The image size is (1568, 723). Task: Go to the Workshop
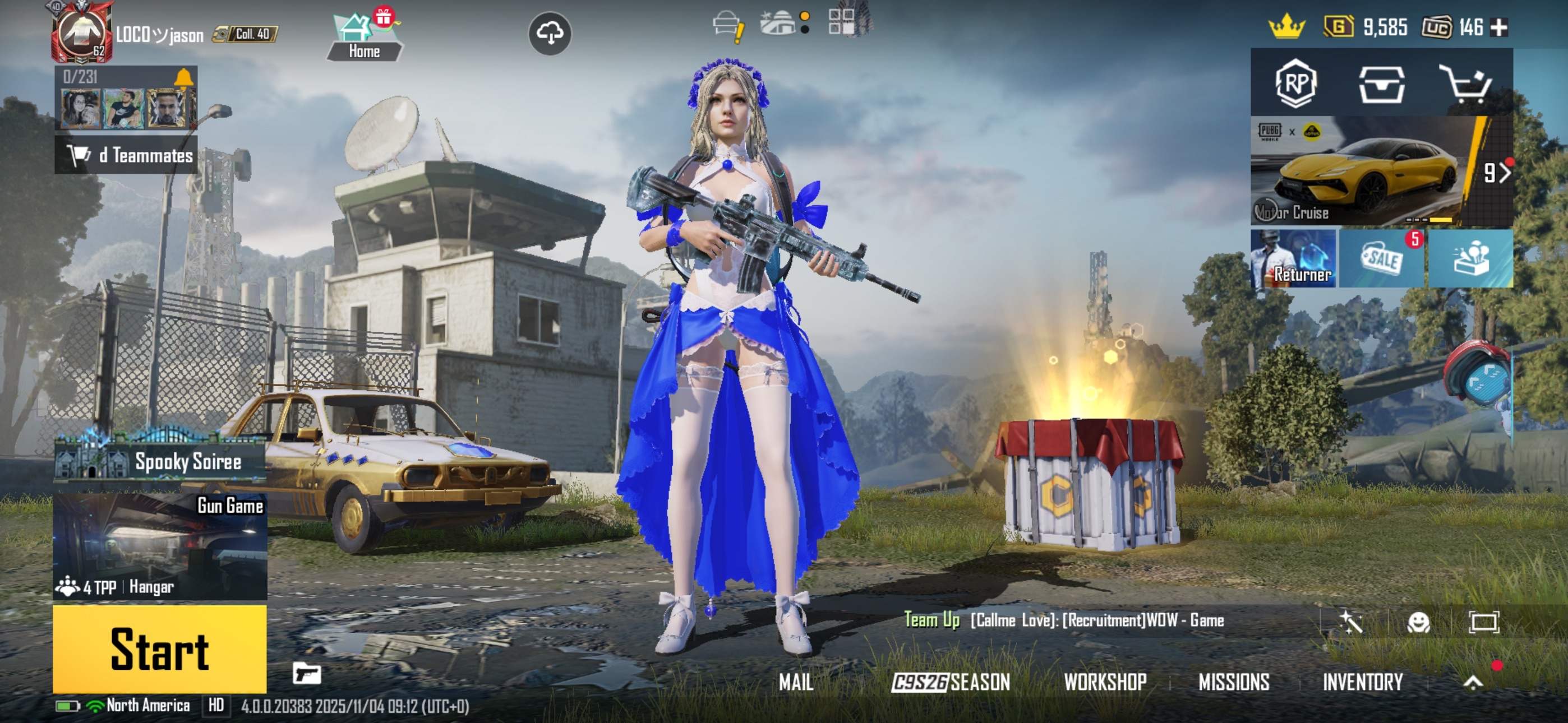point(1105,682)
